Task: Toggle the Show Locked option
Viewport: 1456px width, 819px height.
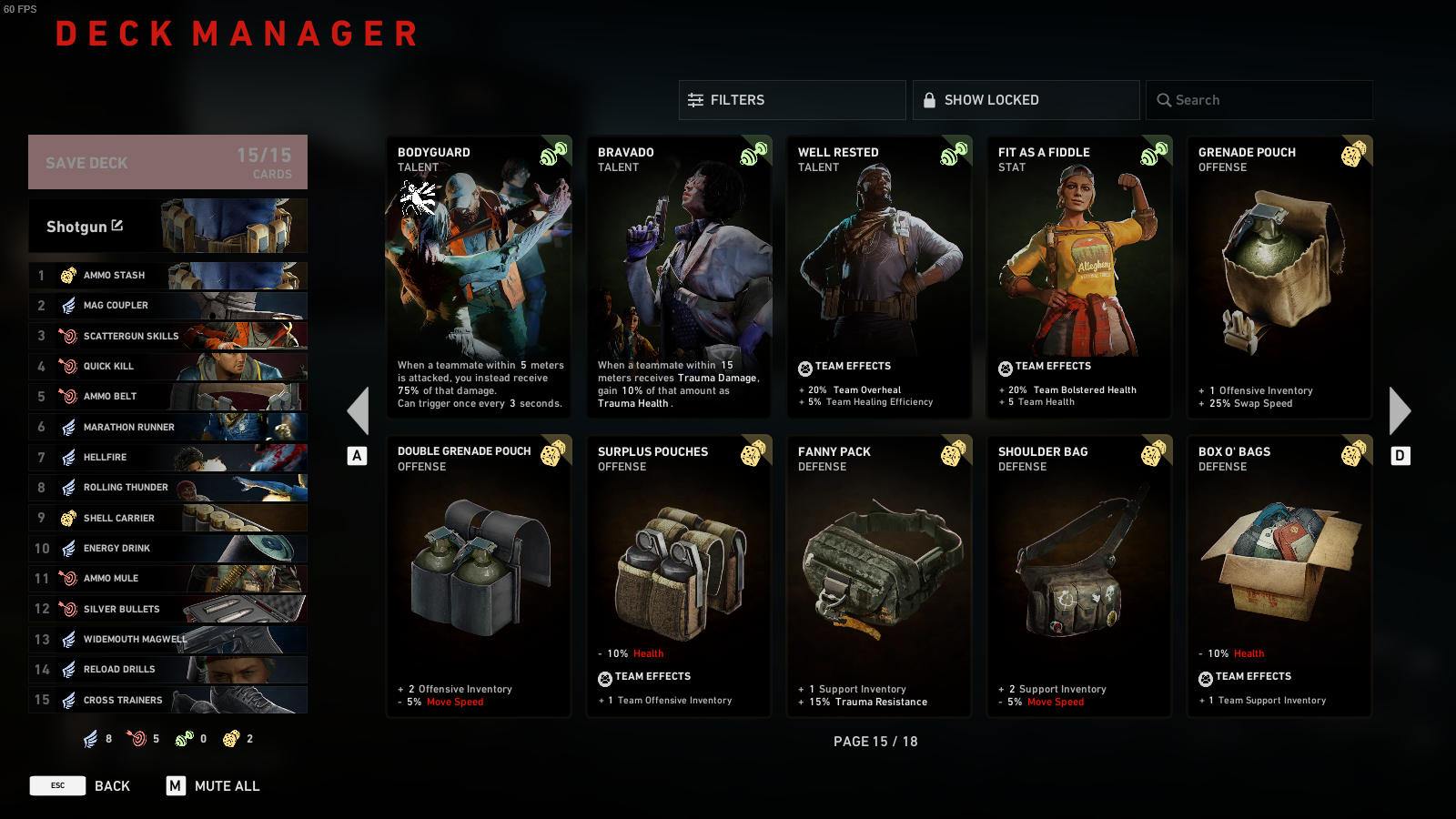Action: click(1026, 100)
